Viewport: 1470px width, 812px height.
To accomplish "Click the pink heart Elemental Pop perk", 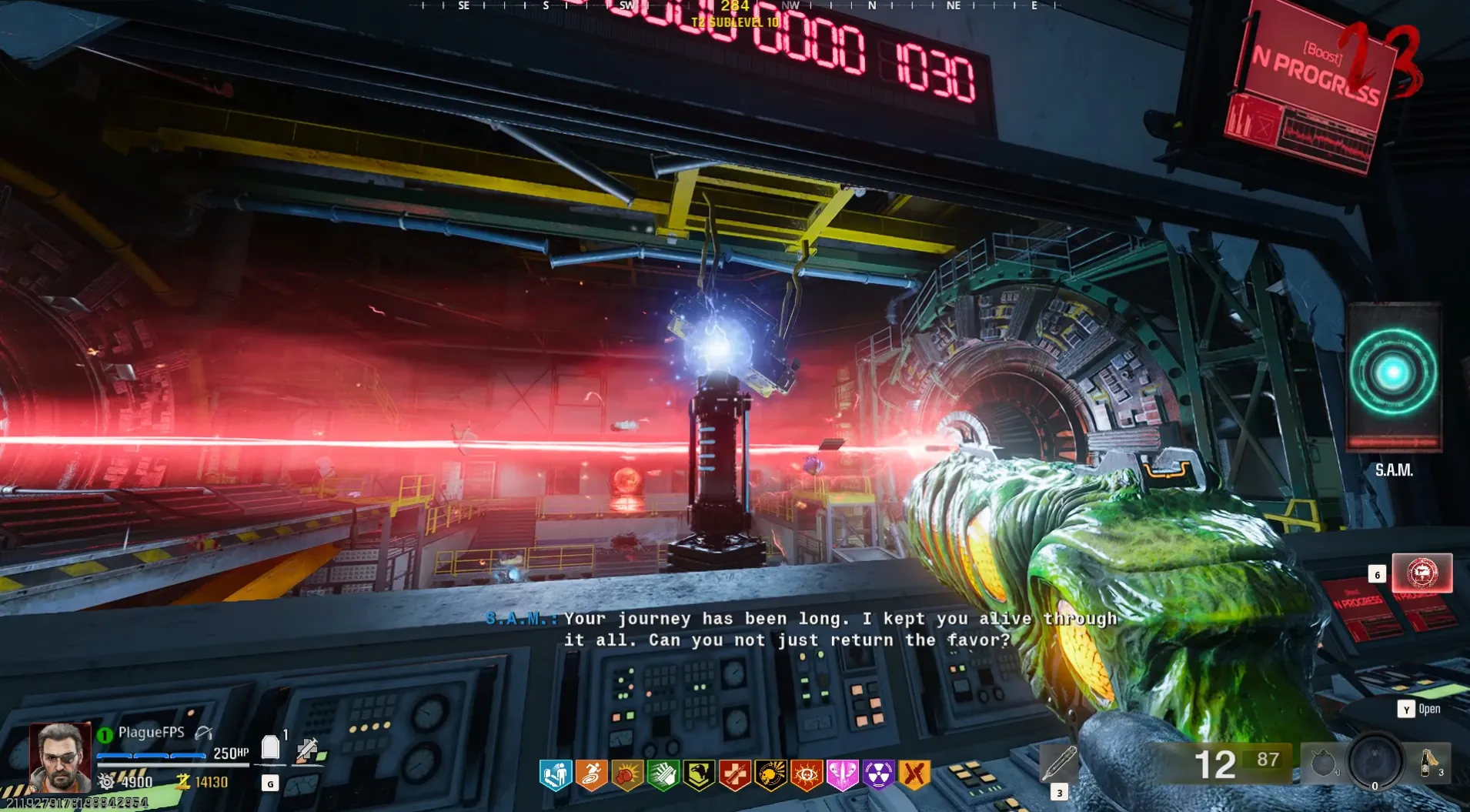I will coord(842,775).
